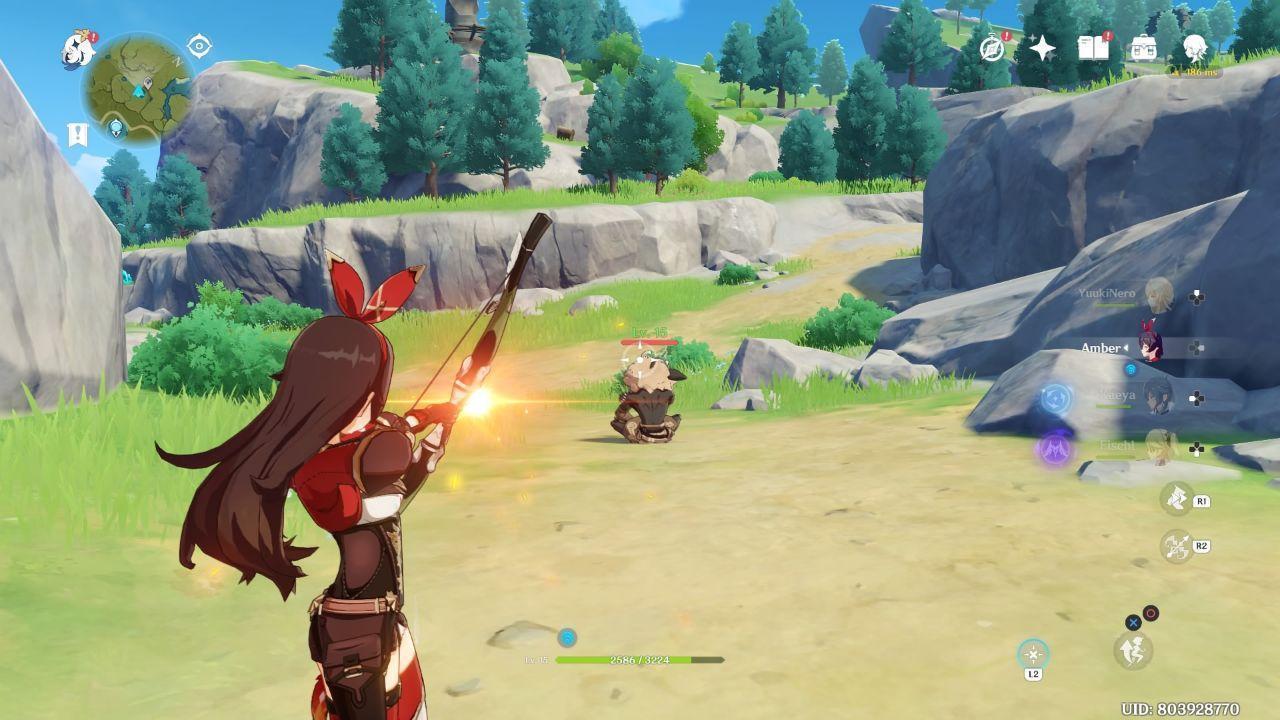Open the inventory backpack

[x=1143, y=48]
